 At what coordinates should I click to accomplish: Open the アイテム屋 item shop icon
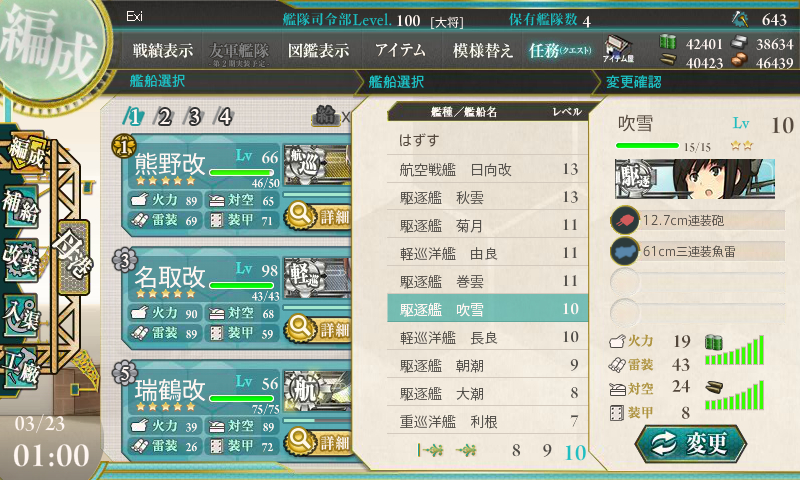coord(616,48)
